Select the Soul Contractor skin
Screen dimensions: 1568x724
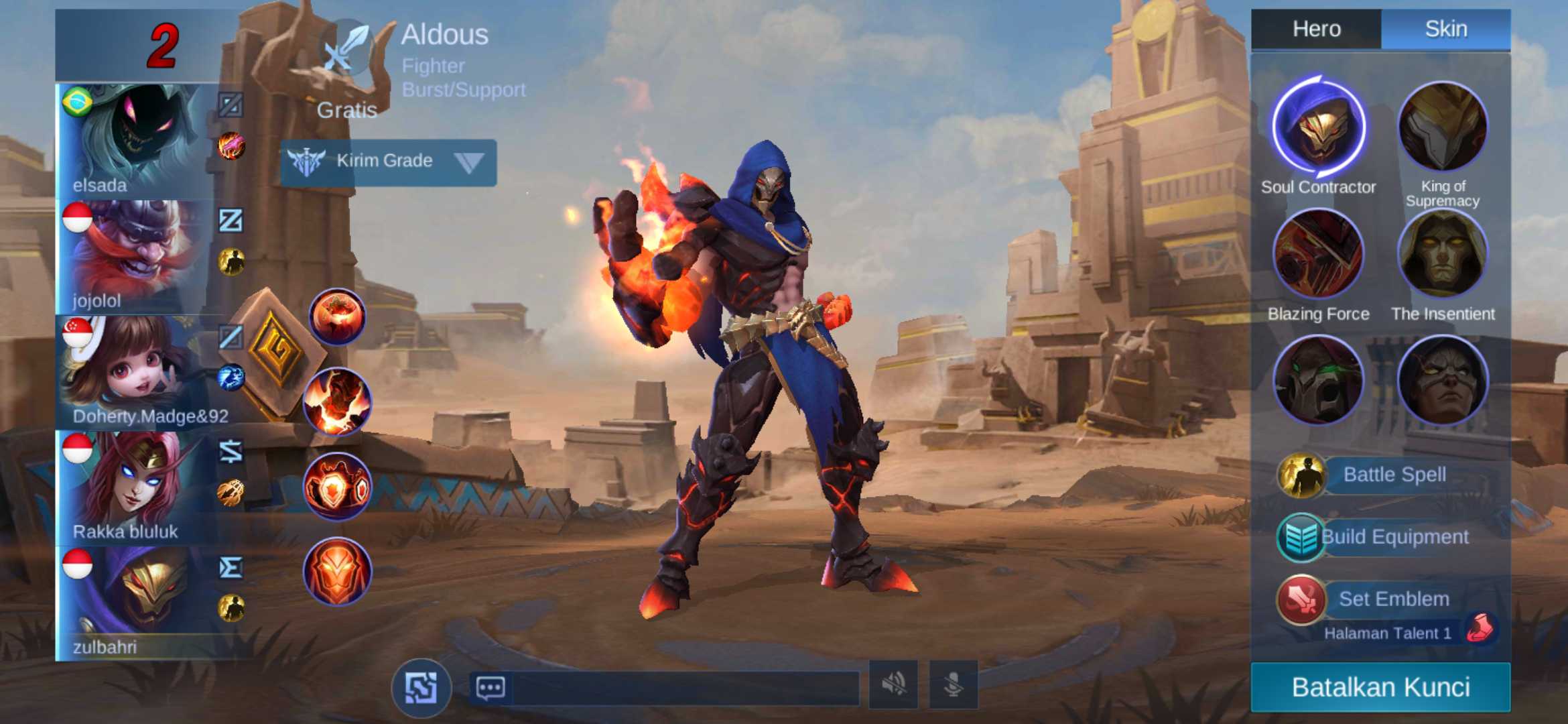1318,126
